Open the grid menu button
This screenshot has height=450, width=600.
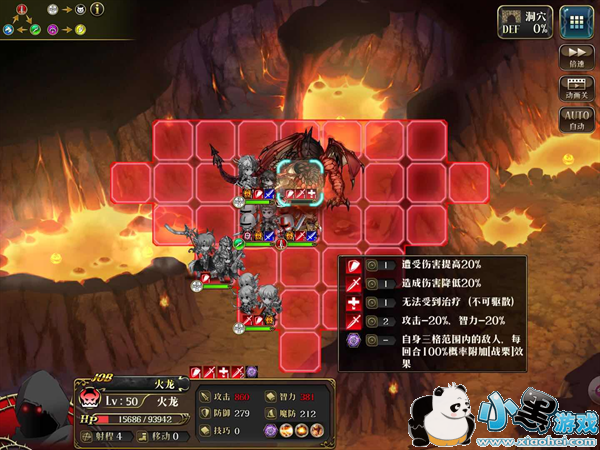[x=575, y=21]
